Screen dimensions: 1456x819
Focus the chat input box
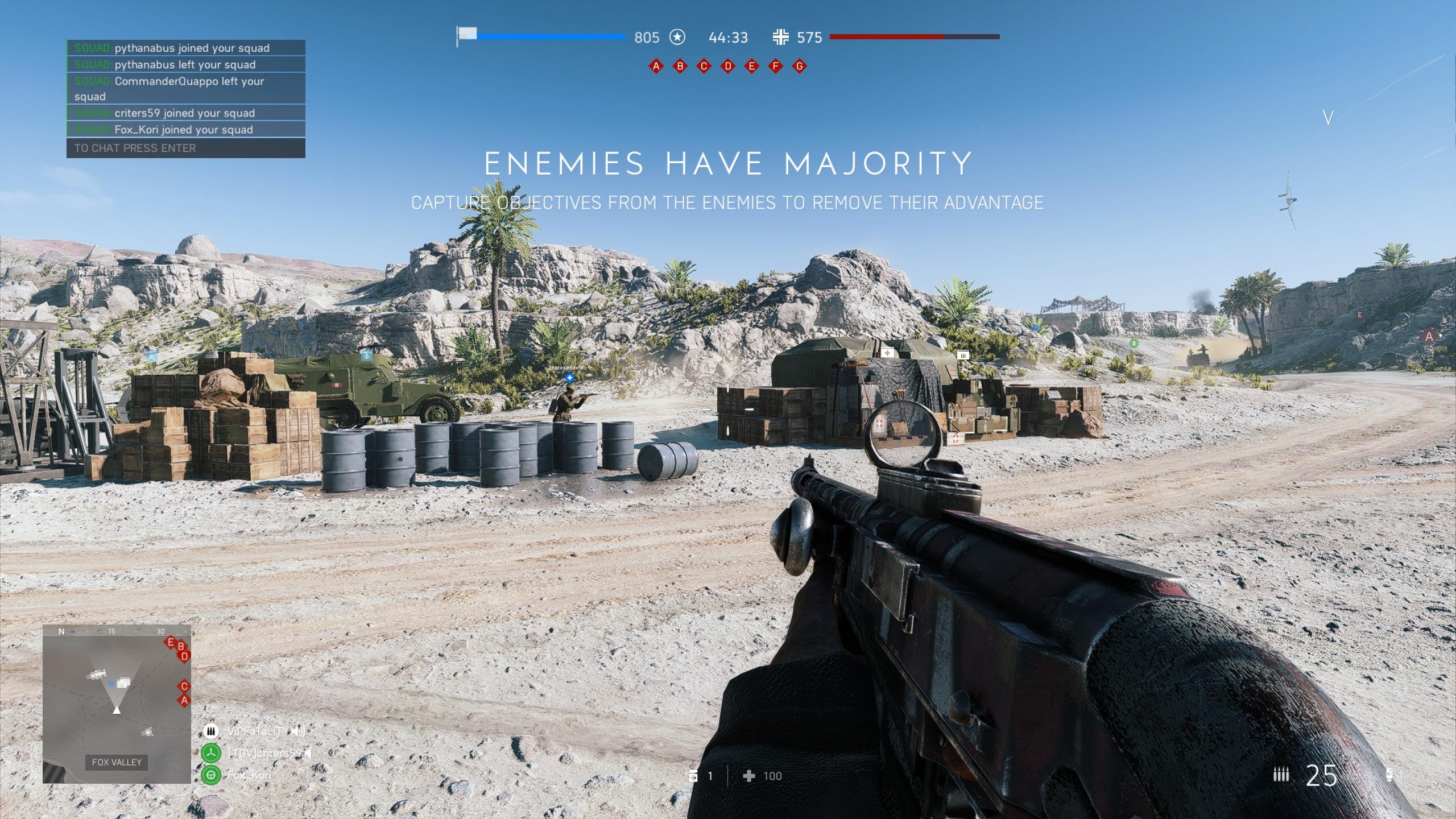pyautogui.click(x=186, y=148)
